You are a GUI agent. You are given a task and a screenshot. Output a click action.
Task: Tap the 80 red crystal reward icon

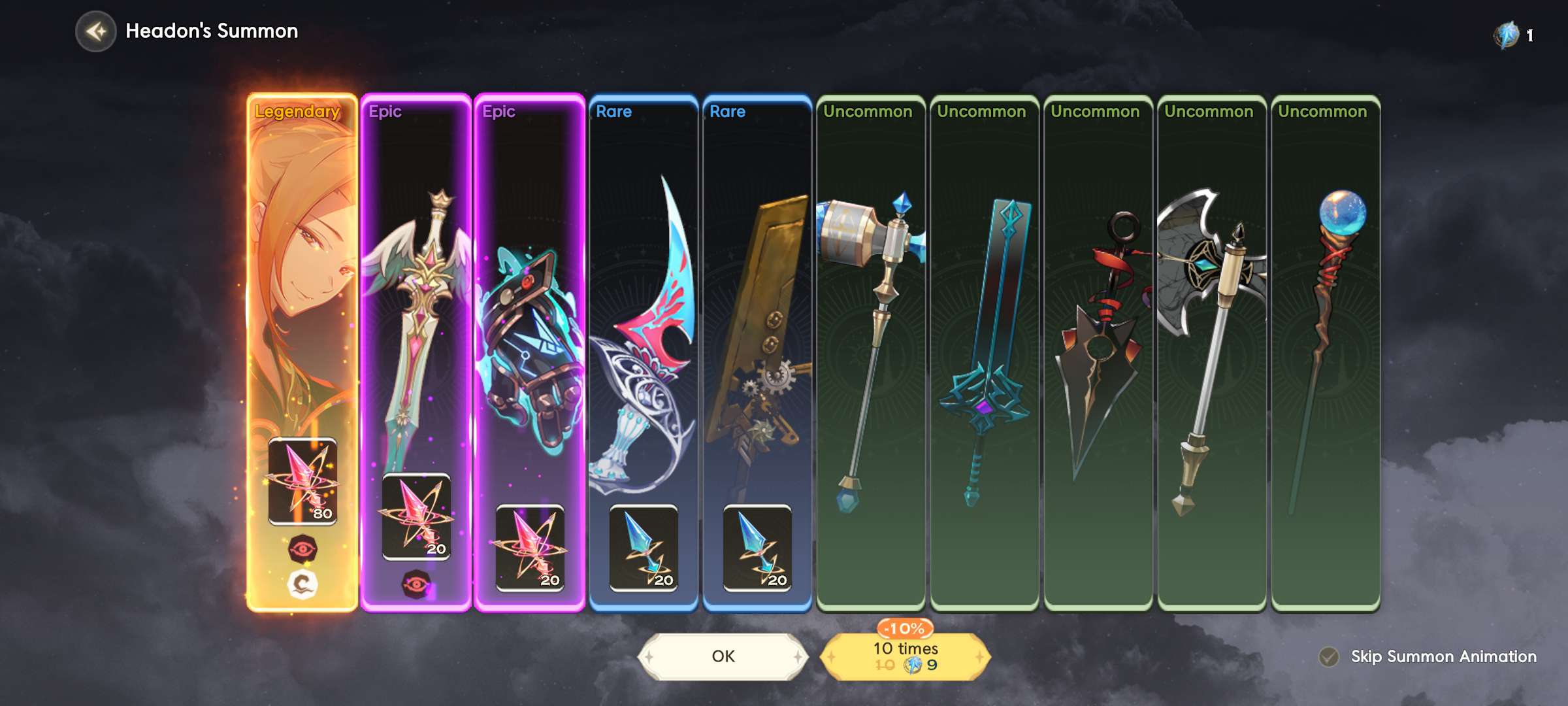click(x=302, y=481)
